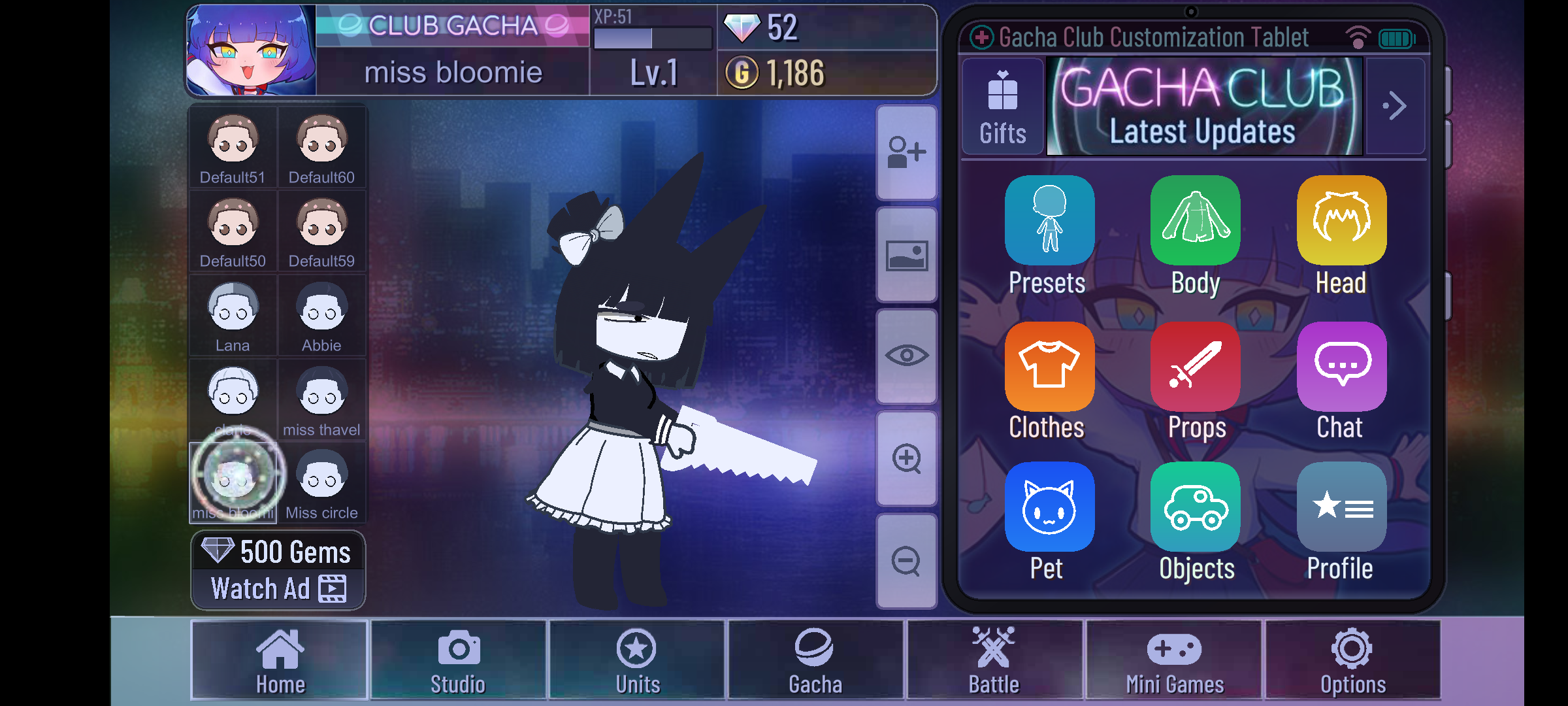This screenshot has width=1568, height=706.
Task: Open the Clothes menu
Action: point(1049,367)
